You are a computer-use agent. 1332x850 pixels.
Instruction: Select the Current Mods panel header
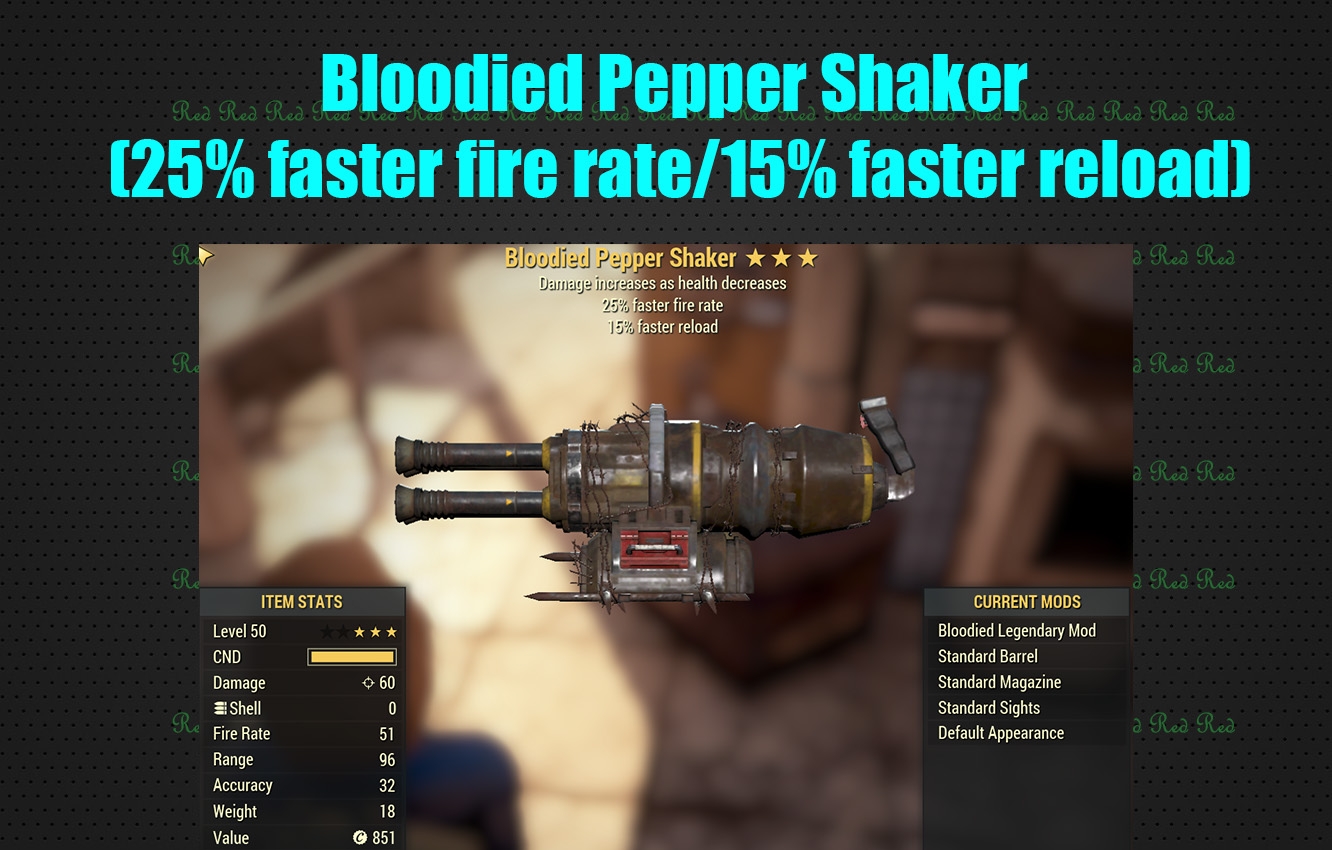click(1026, 601)
